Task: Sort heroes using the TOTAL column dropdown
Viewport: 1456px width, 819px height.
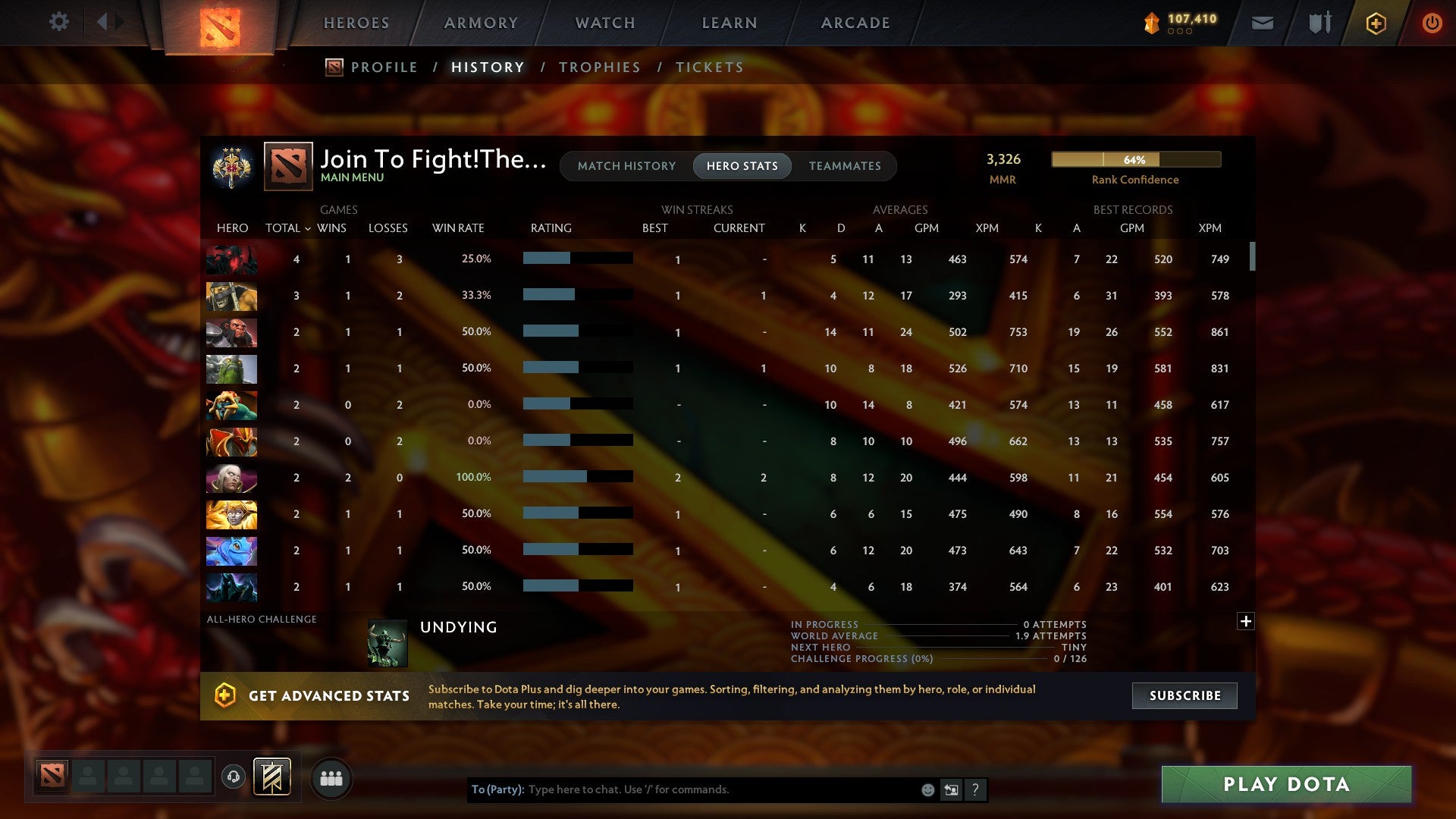Action: point(287,227)
